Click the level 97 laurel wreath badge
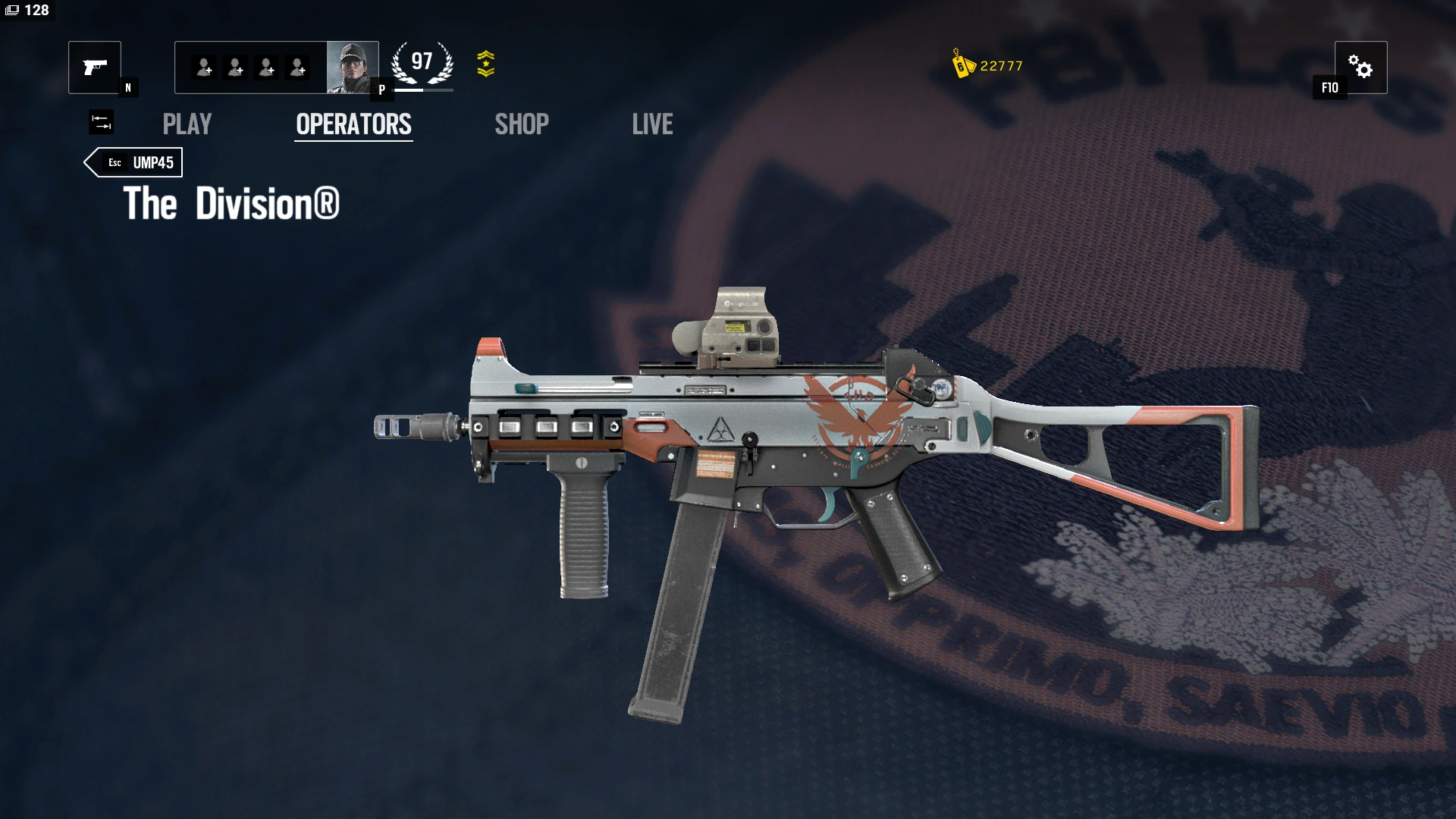Screen dimensions: 1456x819 [422, 62]
